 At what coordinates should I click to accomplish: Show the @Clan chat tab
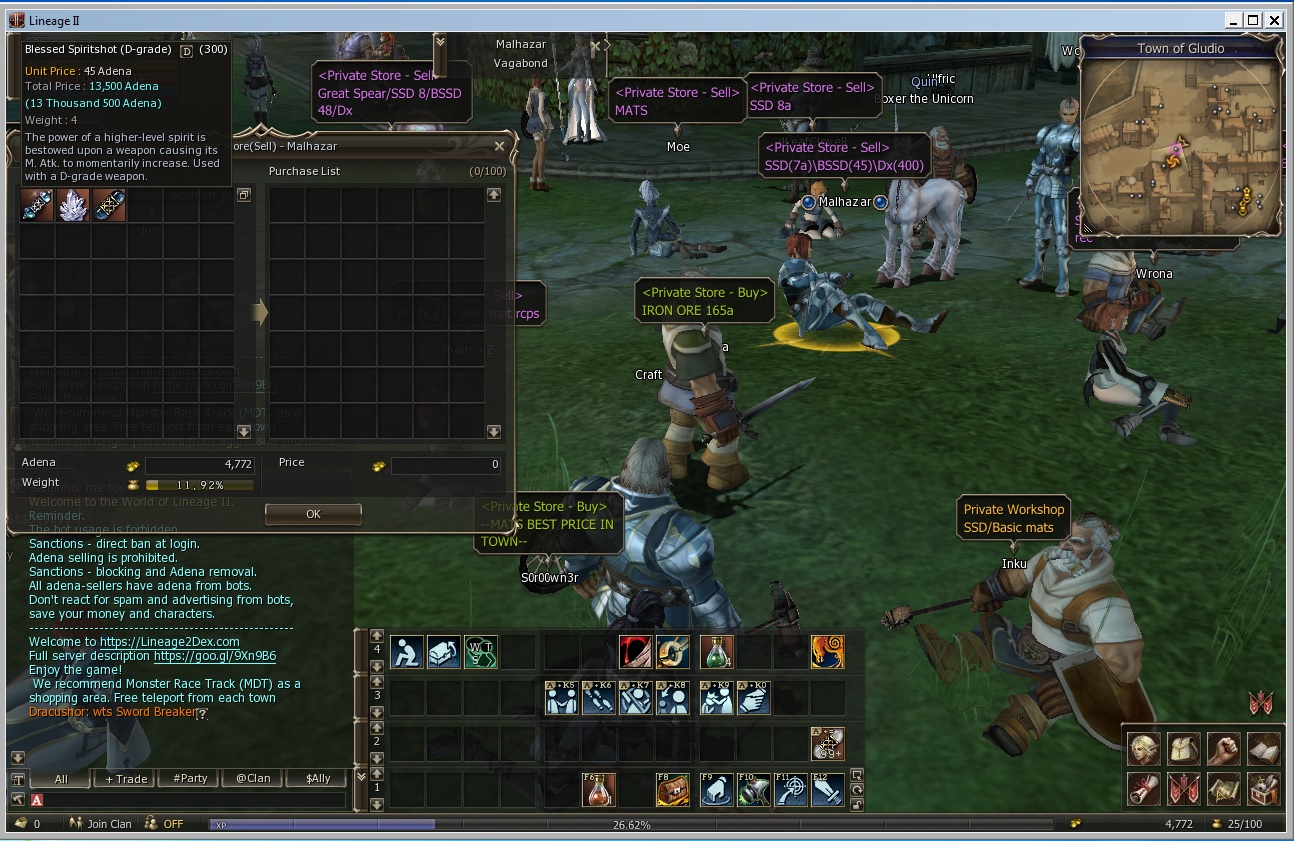point(253,779)
